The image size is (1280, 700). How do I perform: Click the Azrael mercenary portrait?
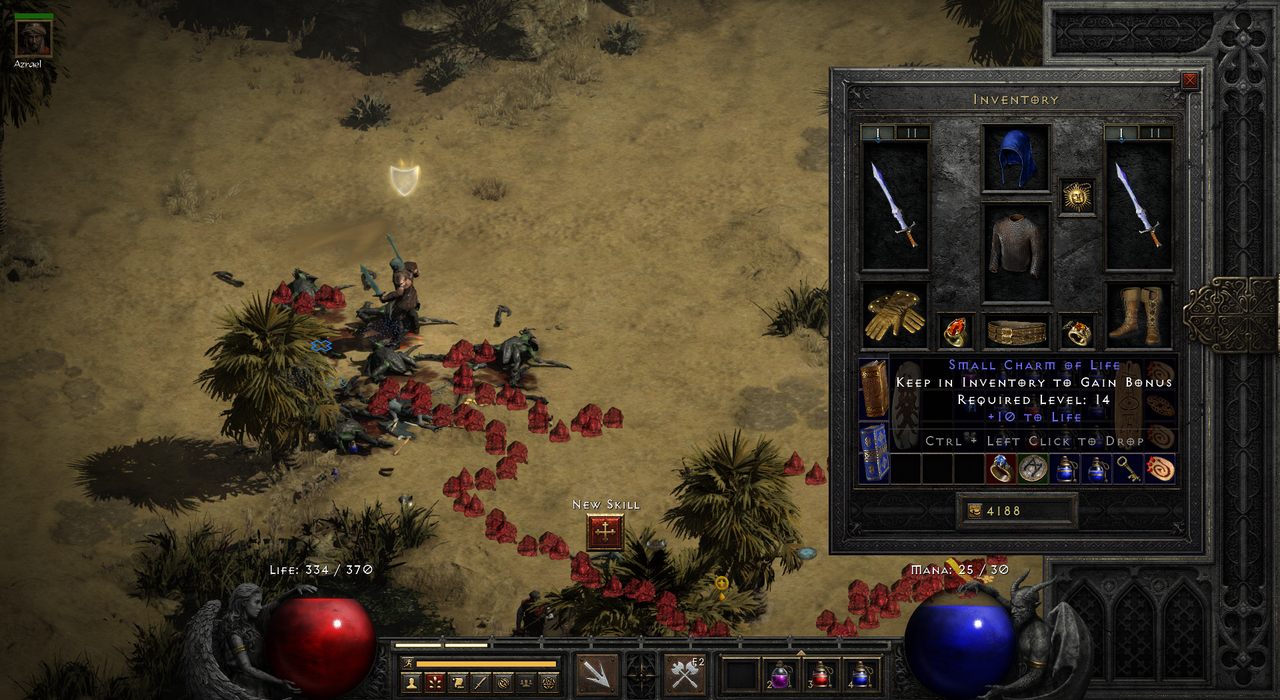[x=34, y=37]
